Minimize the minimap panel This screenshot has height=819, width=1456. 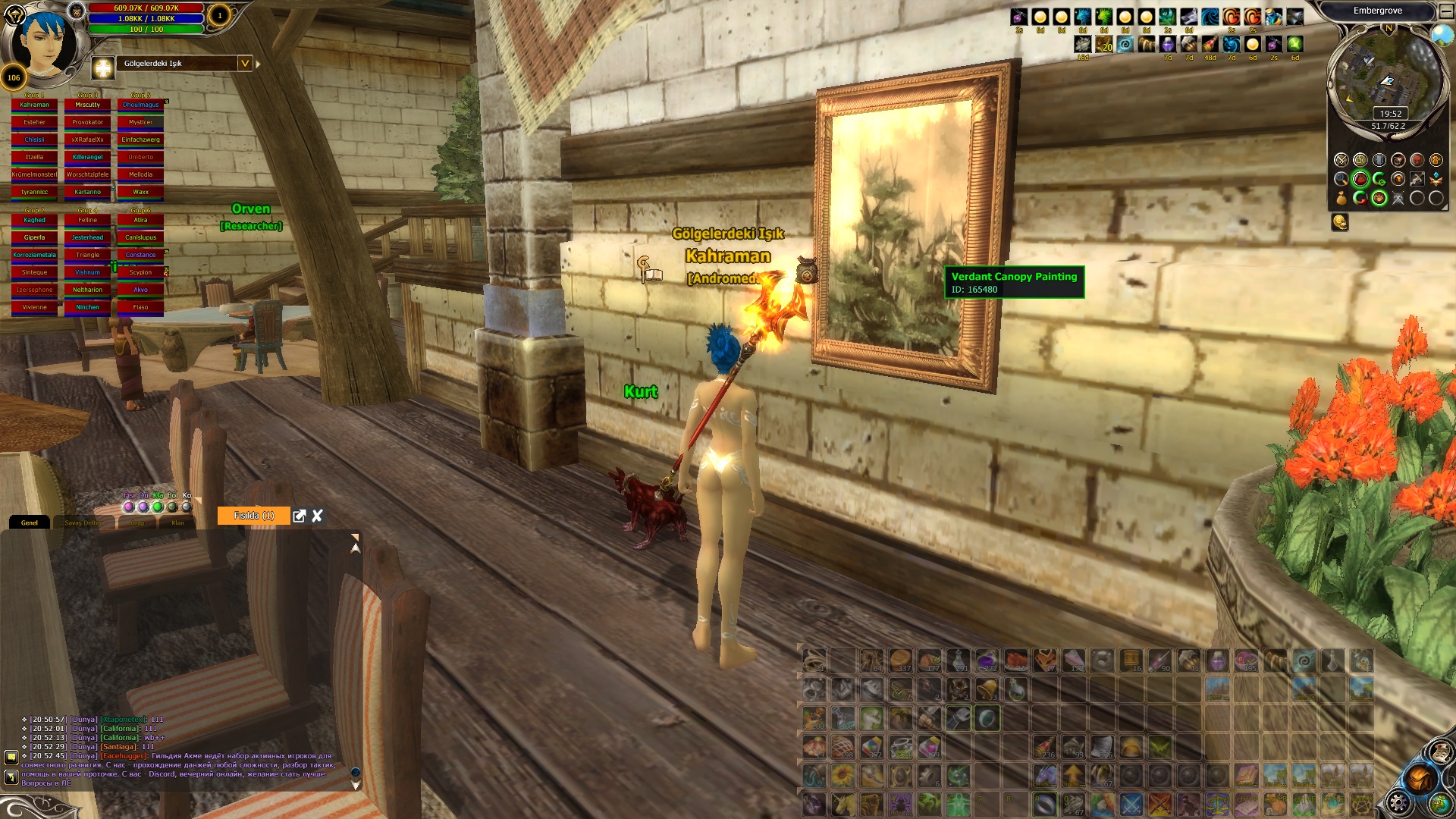1446,11
